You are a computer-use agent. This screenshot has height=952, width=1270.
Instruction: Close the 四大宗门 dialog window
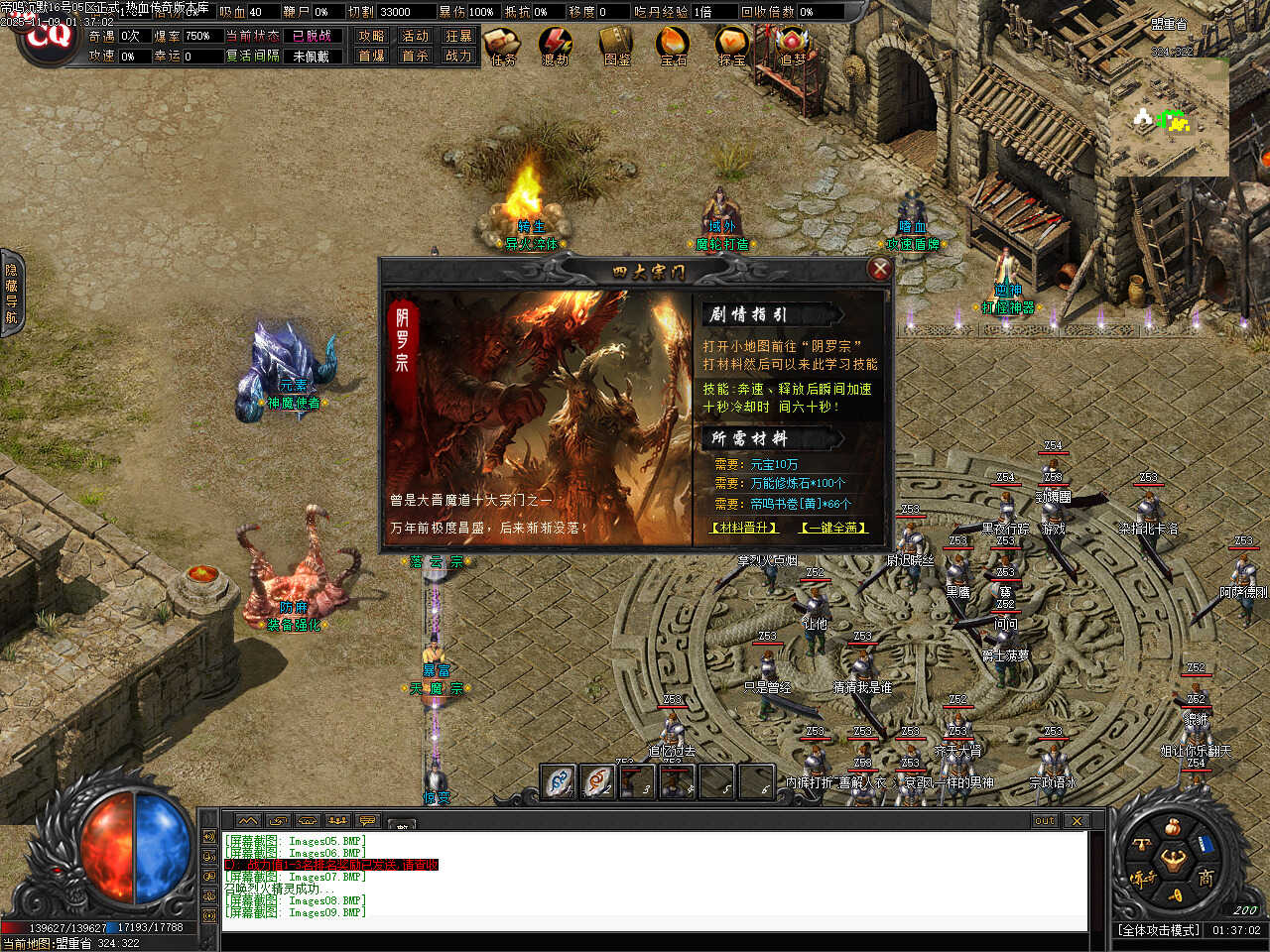pos(879,269)
